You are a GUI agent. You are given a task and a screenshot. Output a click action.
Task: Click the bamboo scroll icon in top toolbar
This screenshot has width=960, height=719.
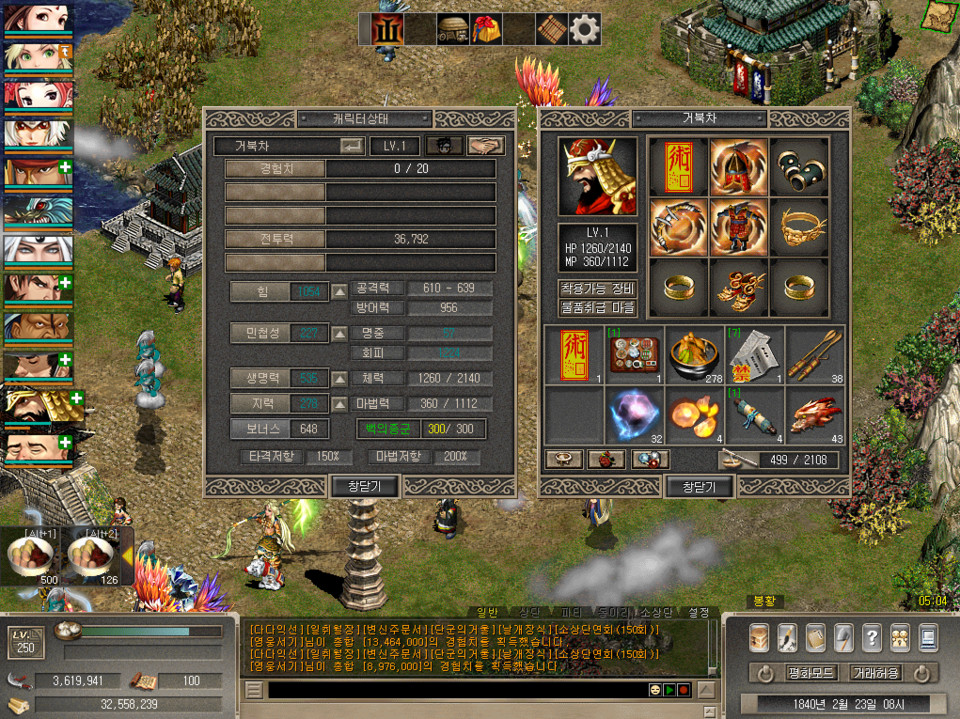pos(552,29)
